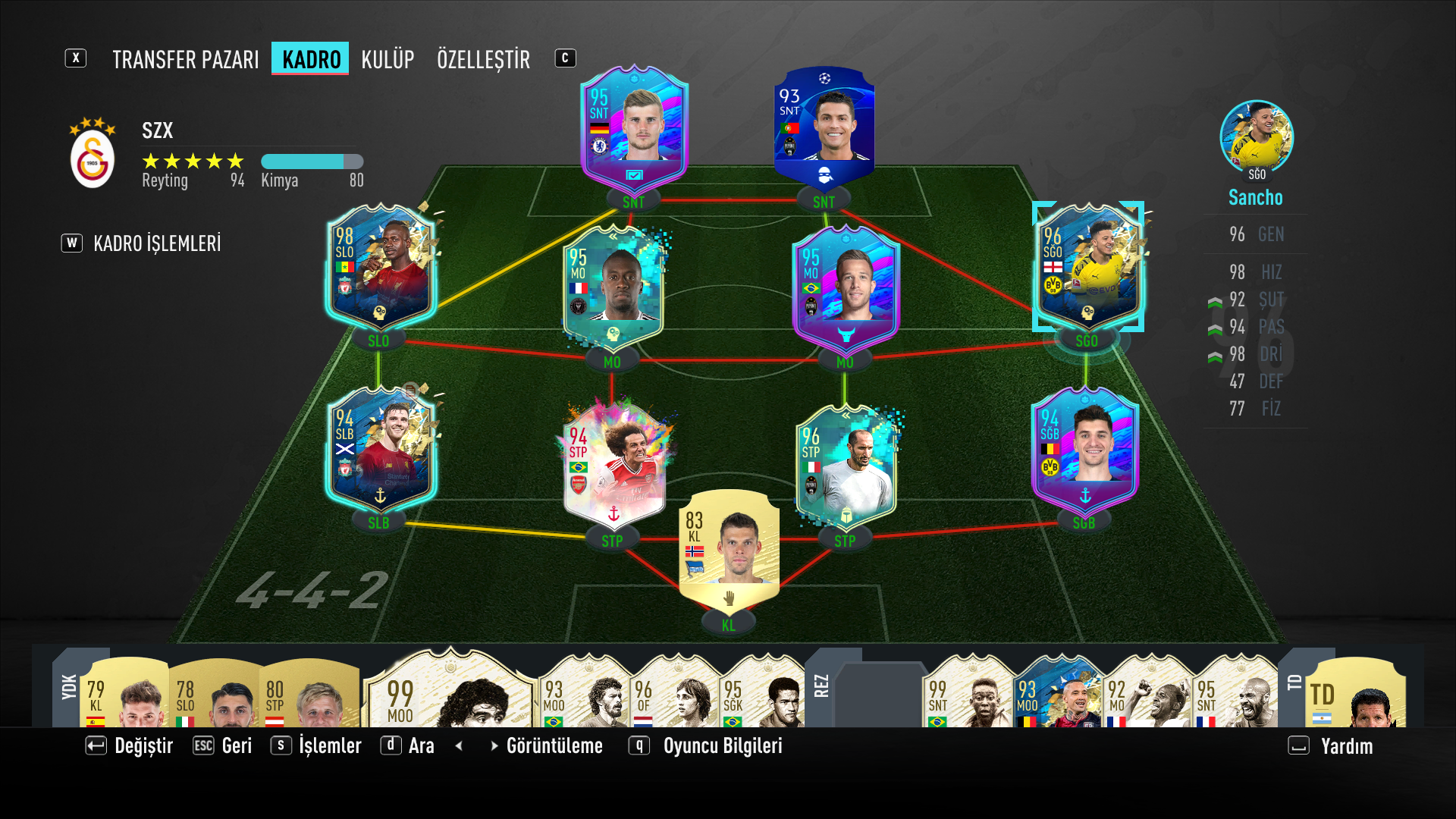1456x819 pixels.
Task: Open Kadro İşlemleri menu
Action: [x=157, y=243]
